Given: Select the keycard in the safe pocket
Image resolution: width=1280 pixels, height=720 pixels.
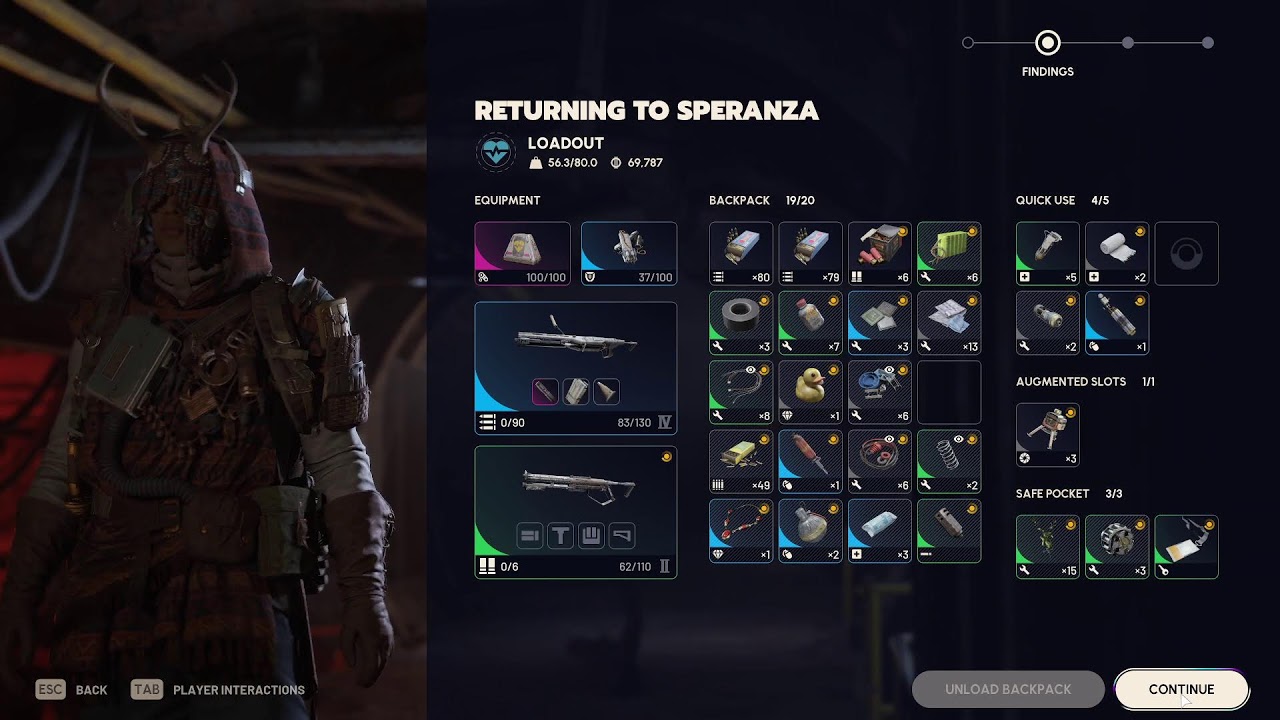Looking at the screenshot, I should (1186, 547).
